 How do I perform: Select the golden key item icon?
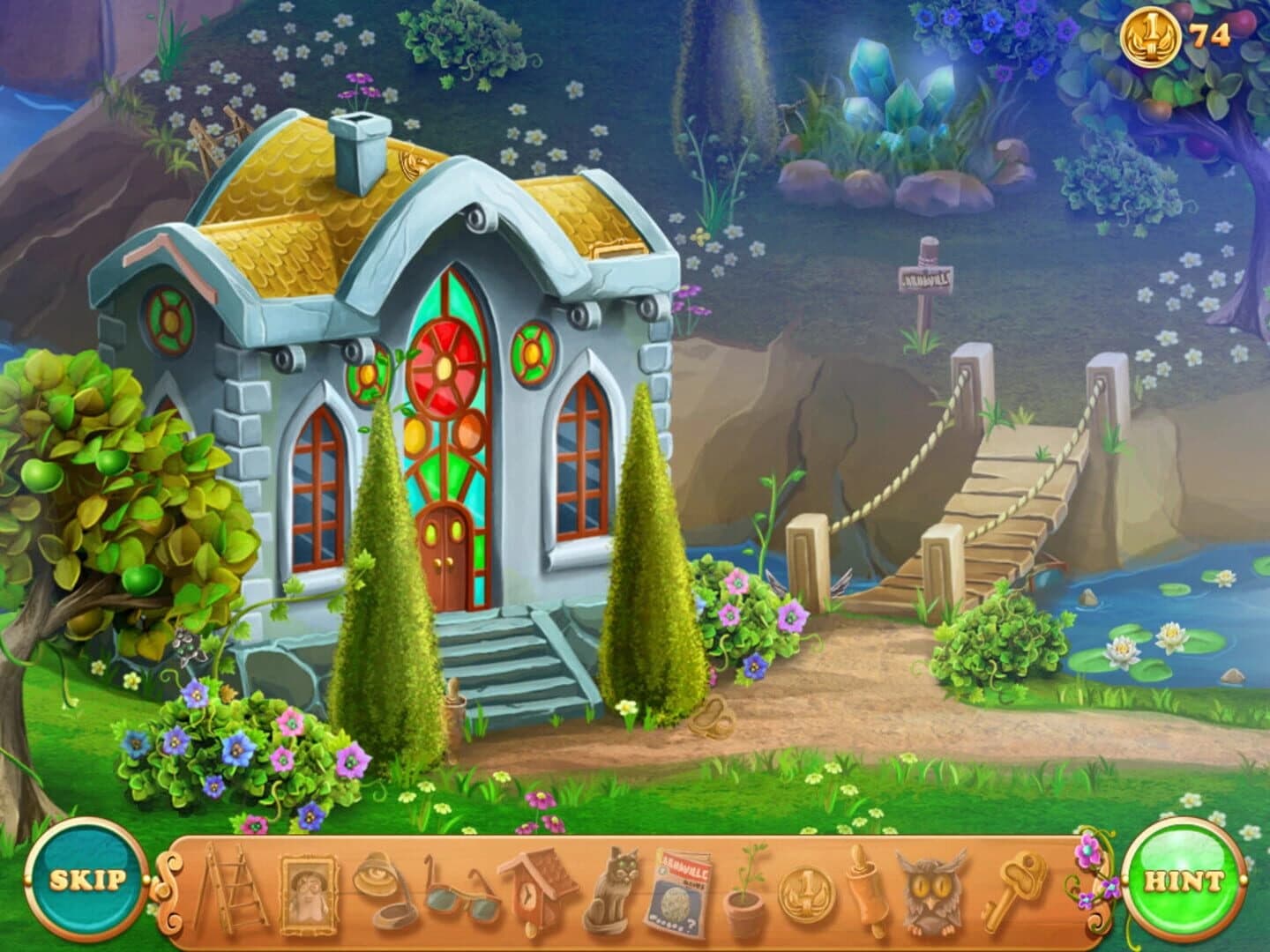(1017, 890)
